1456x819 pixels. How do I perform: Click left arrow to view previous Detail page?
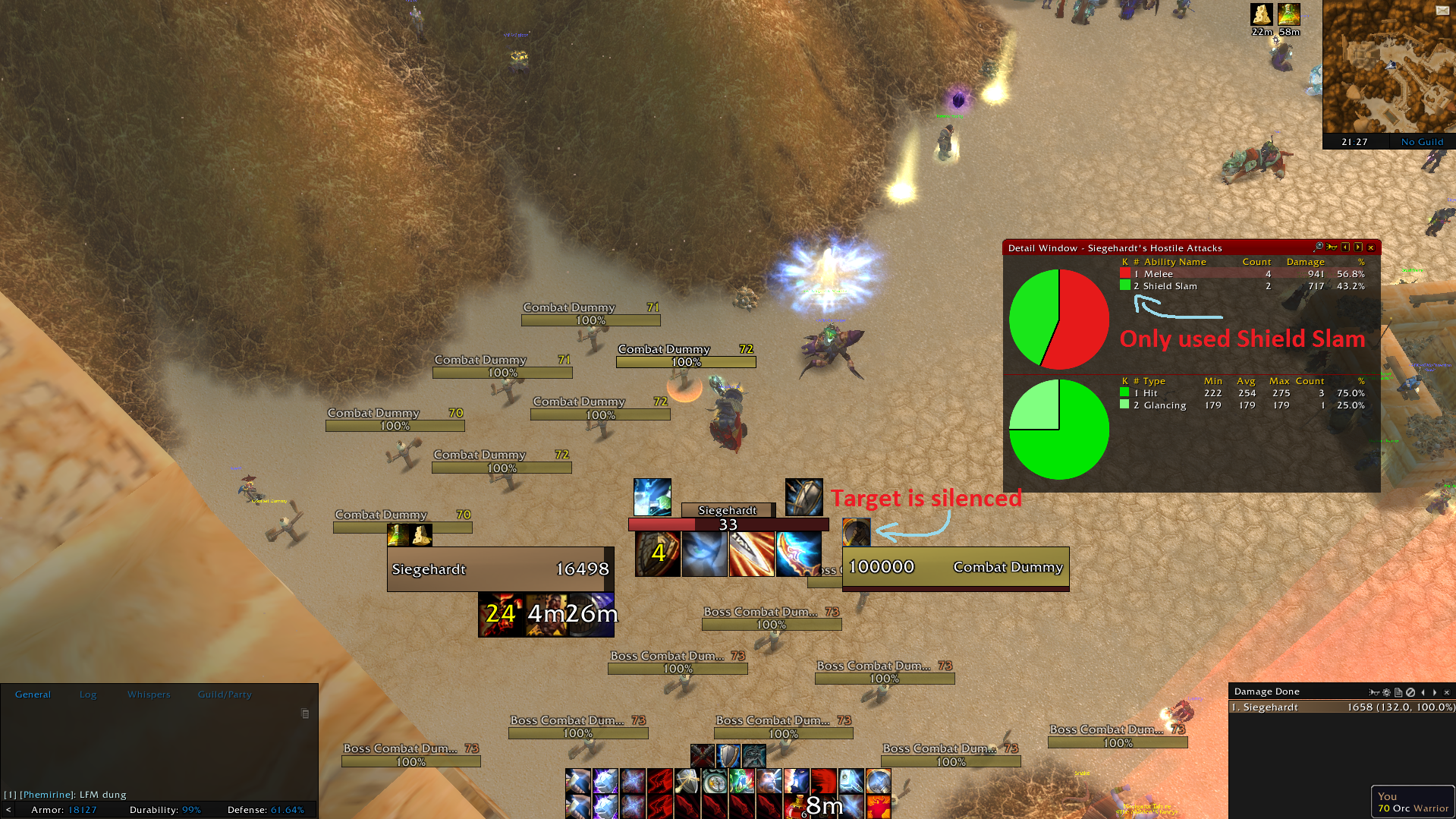(1346, 247)
